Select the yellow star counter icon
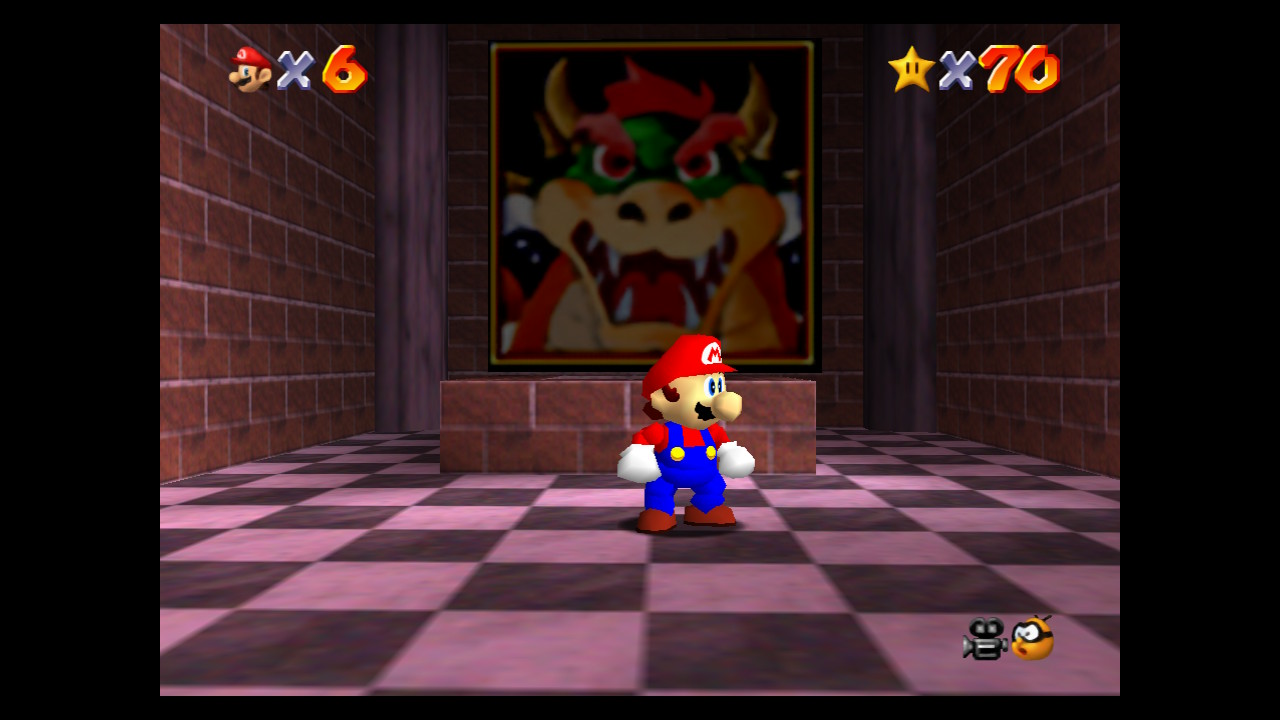Image resolution: width=1280 pixels, height=720 pixels. point(908,70)
